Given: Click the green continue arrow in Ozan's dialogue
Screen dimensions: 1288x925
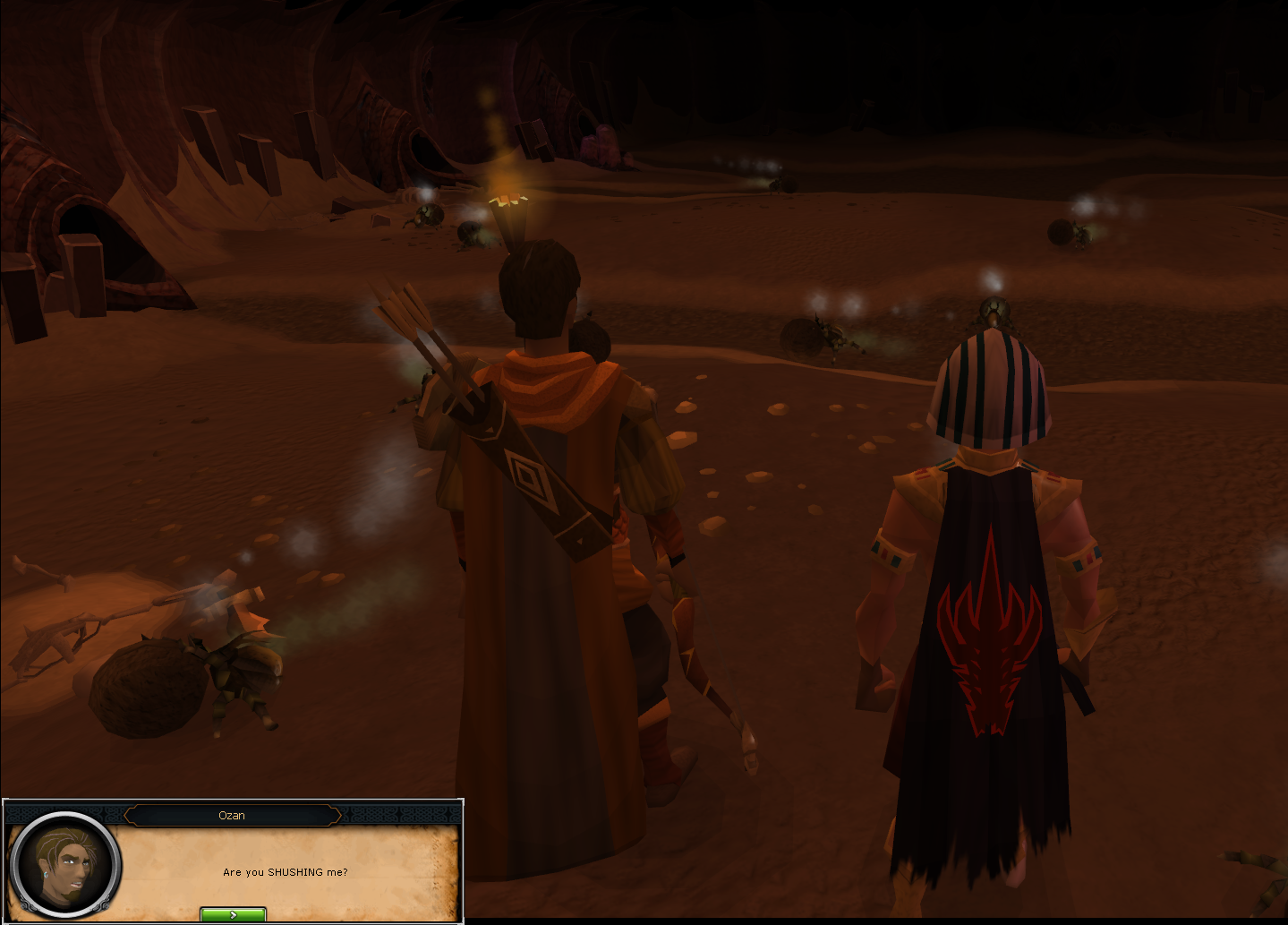Looking at the screenshot, I should (233, 914).
